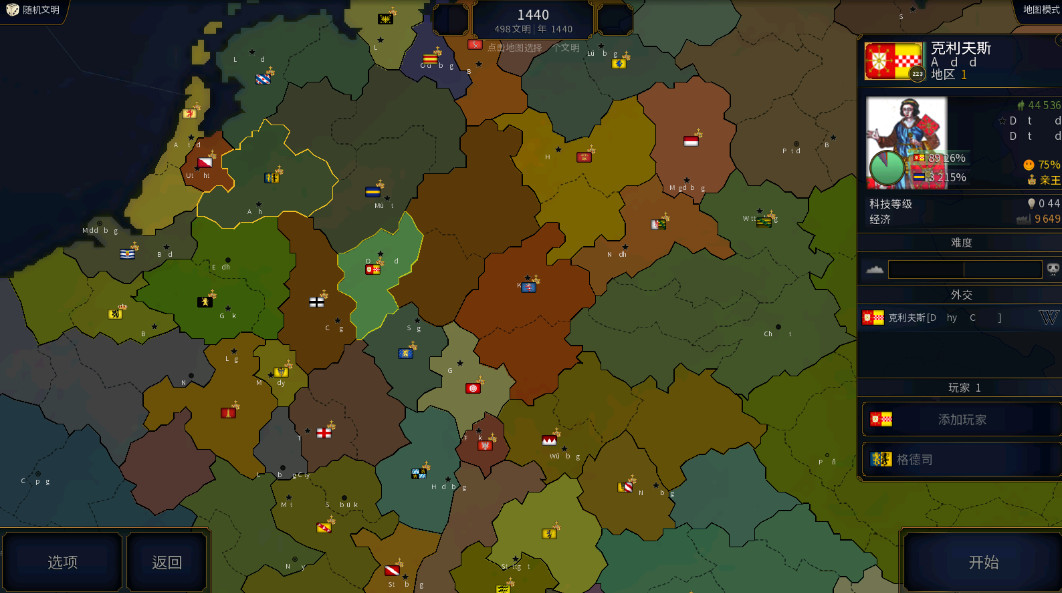Start the game with 开始 button
The image size is (1062, 593).
point(982,562)
